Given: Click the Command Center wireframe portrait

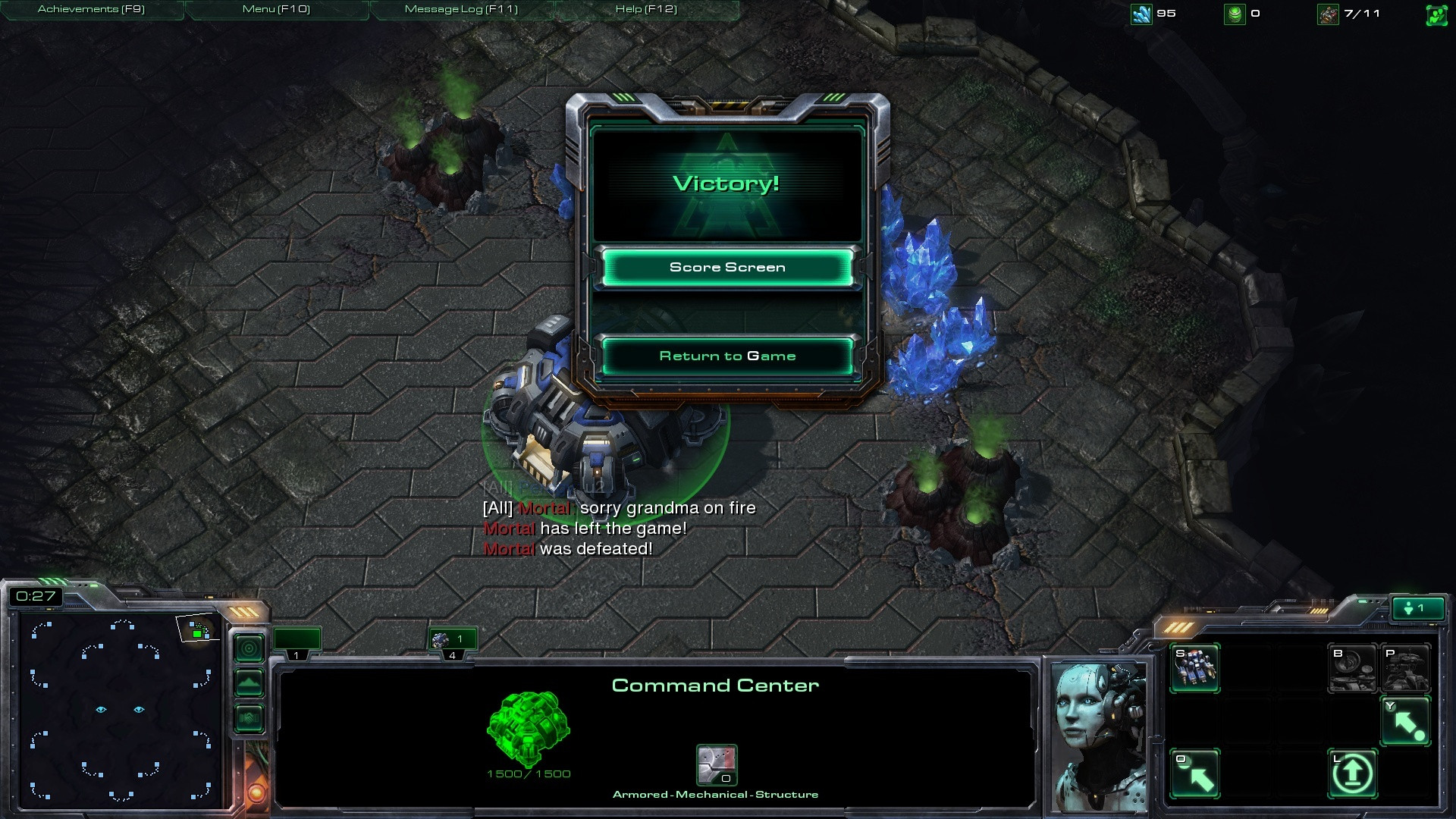Looking at the screenshot, I should [528, 728].
